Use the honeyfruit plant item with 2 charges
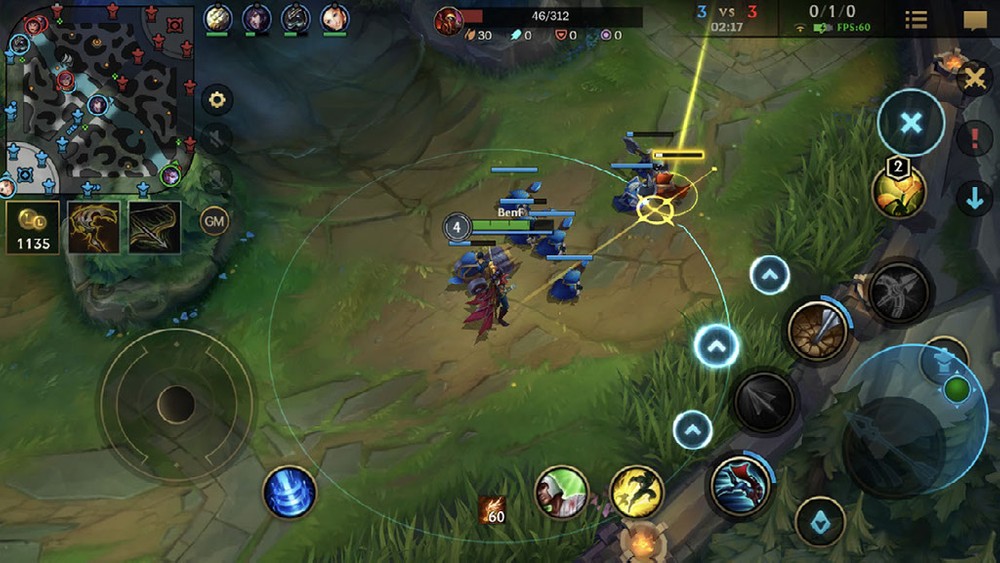 [898, 190]
